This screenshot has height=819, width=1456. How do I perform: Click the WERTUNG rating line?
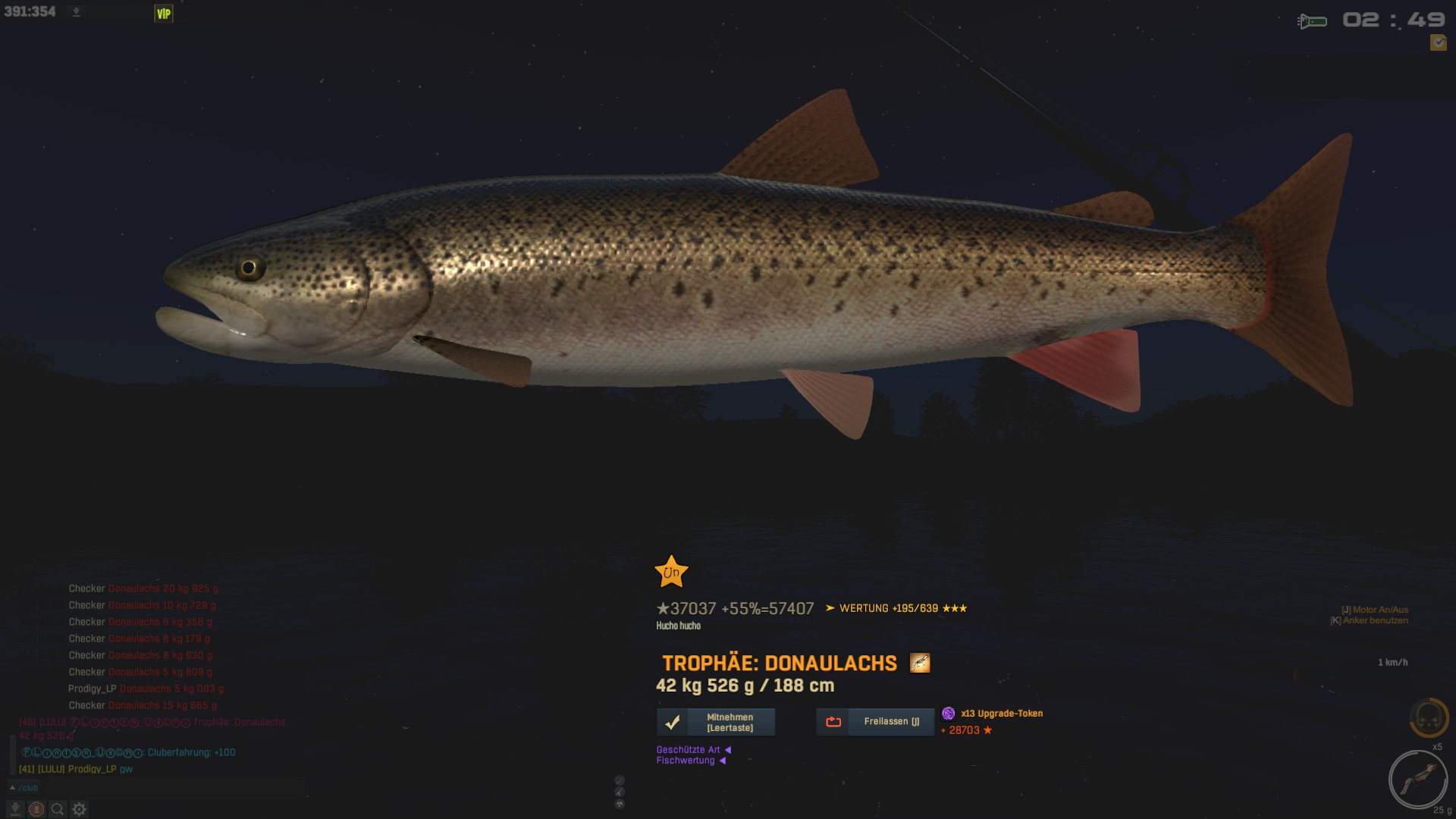896,608
